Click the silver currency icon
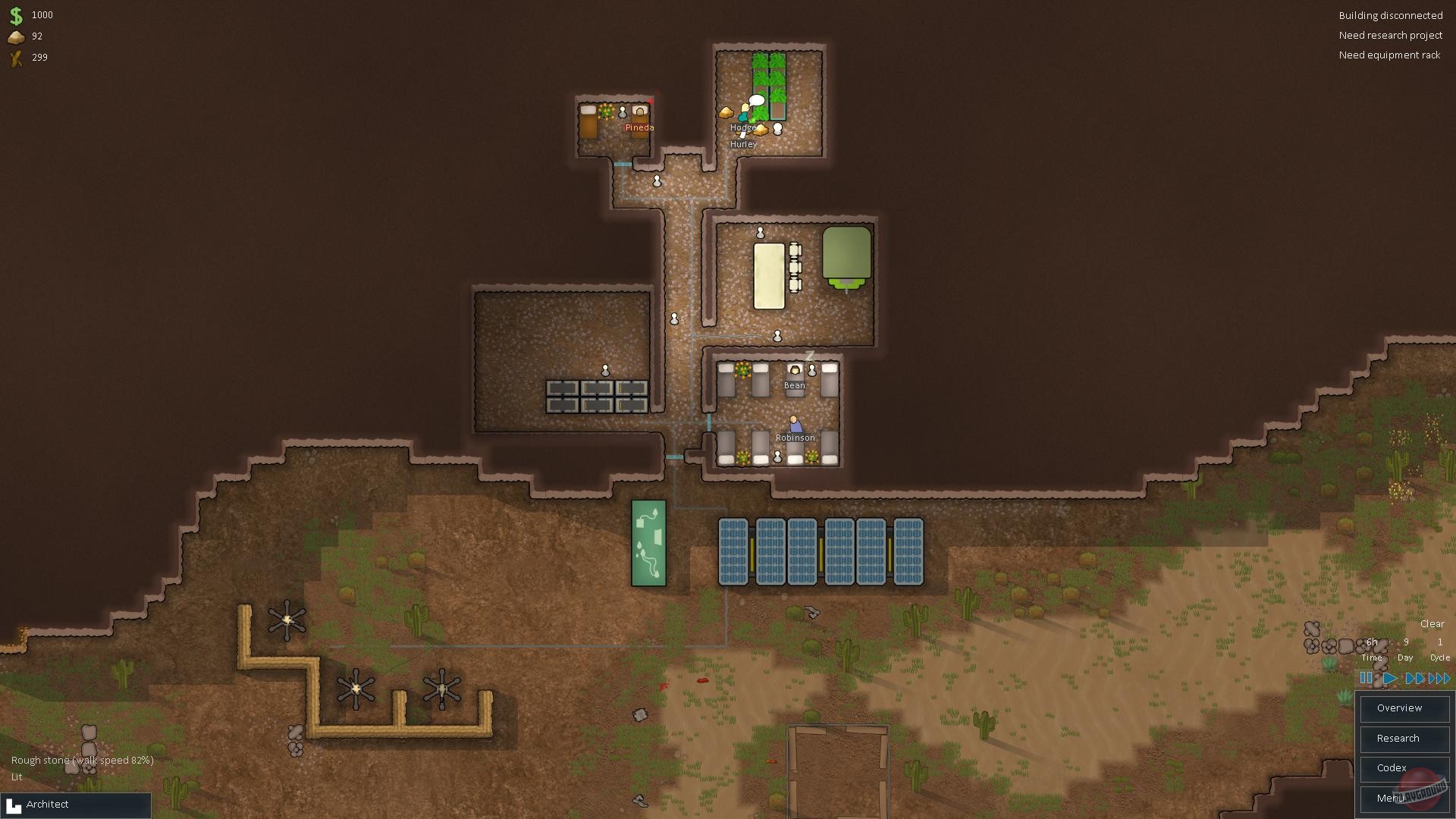 pyautogui.click(x=17, y=14)
